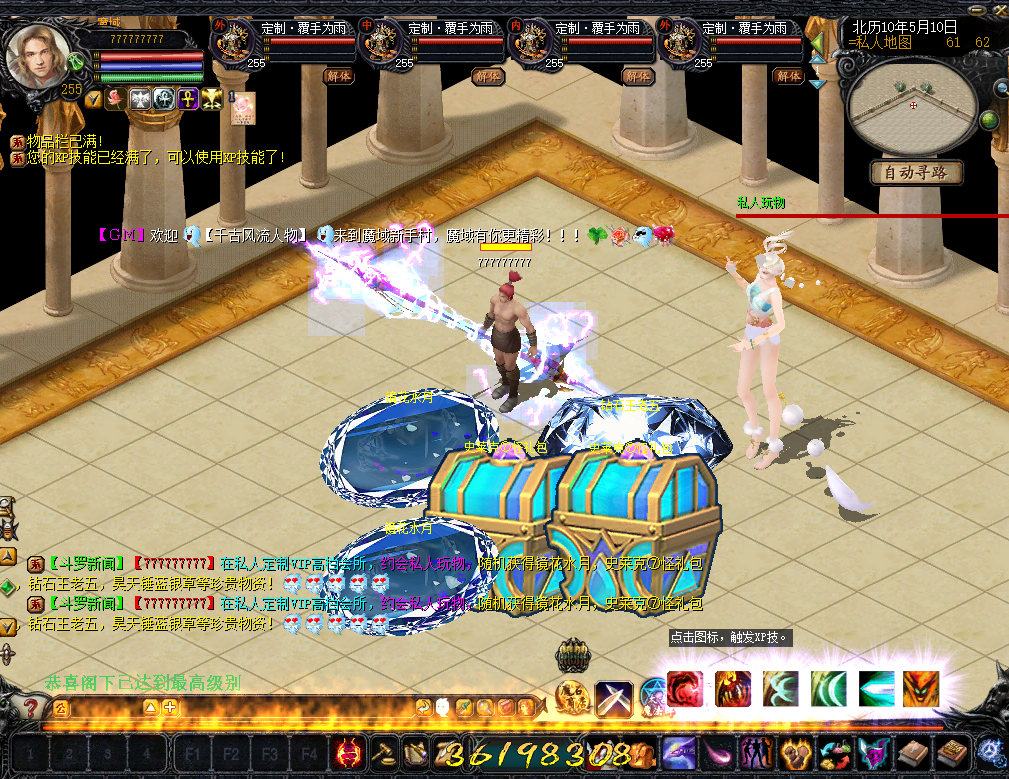
Task: Open the gavel icon in bottom bar
Action: click(x=384, y=751)
